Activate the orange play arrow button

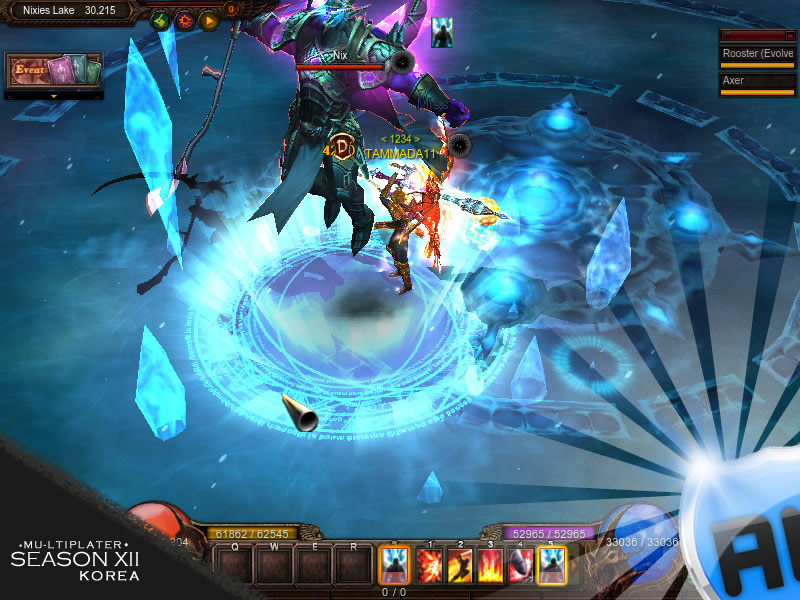[x=209, y=20]
